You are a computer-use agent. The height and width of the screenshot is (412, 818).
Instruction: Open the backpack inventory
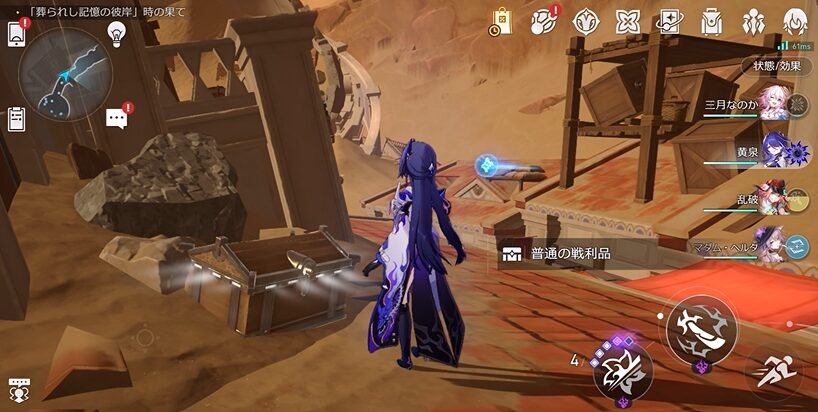click(712, 21)
